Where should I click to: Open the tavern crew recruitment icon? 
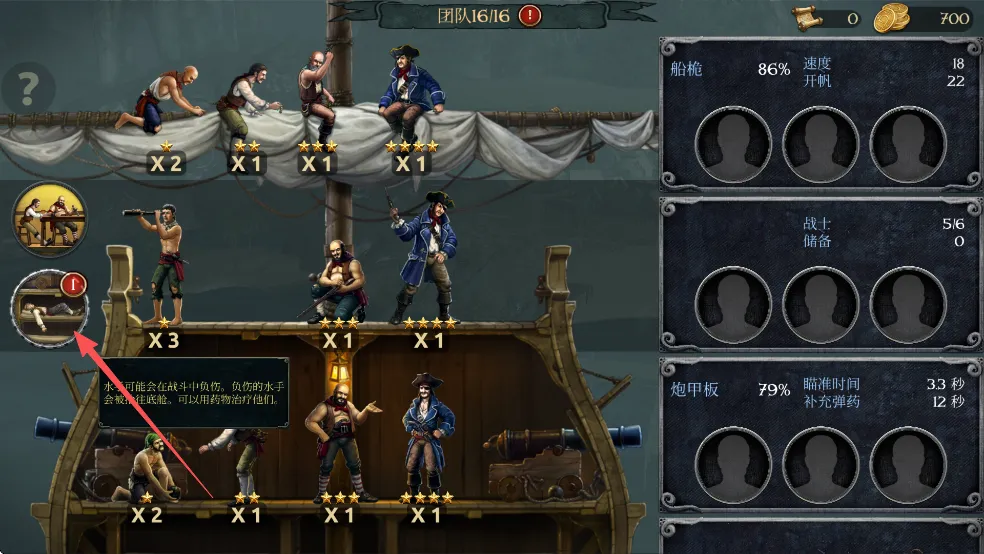(49, 219)
